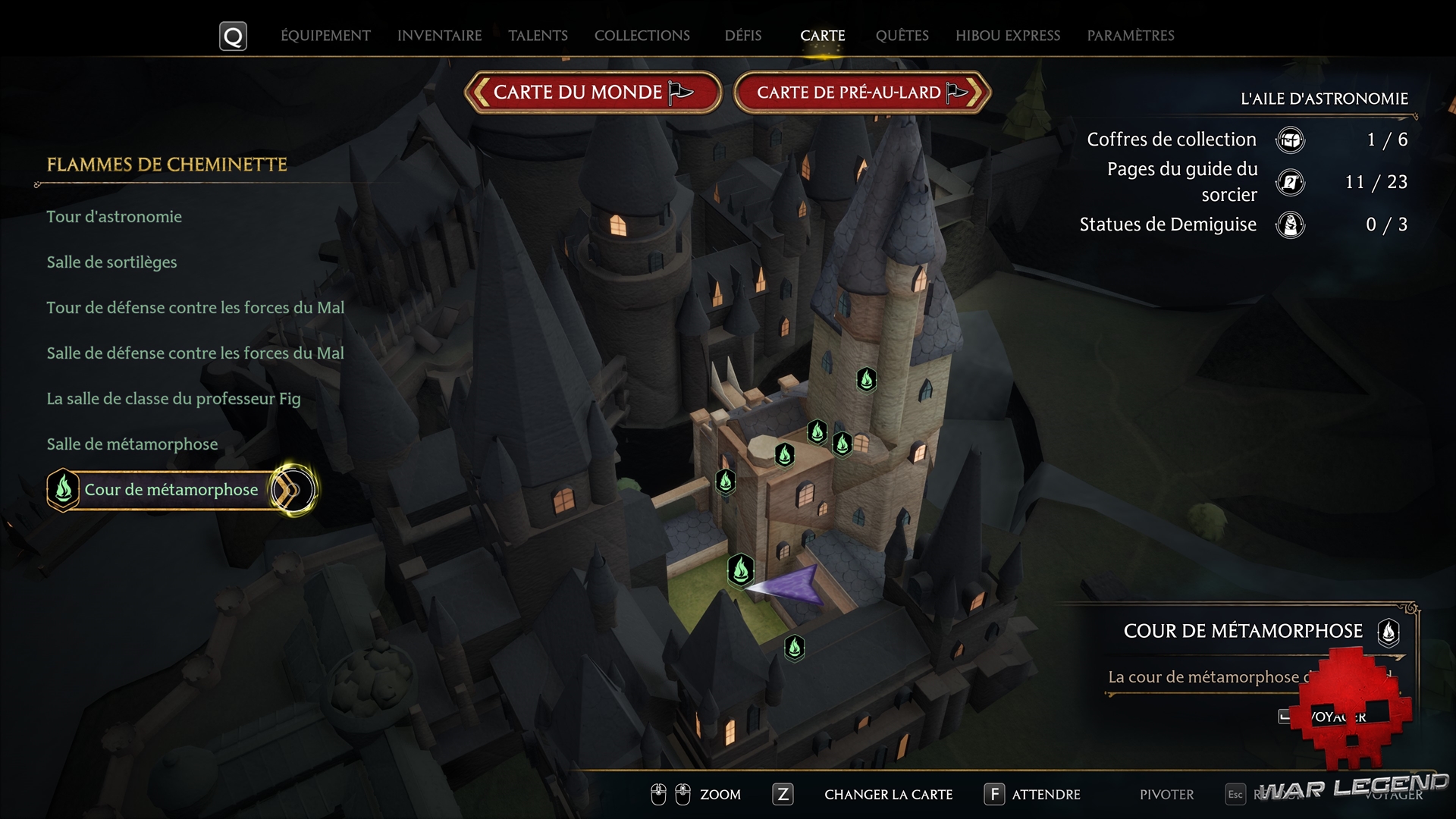Open the Équipement tab
The width and height of the screenshot is (1456, 819).
pyautogui.click(x=325, y=36)
